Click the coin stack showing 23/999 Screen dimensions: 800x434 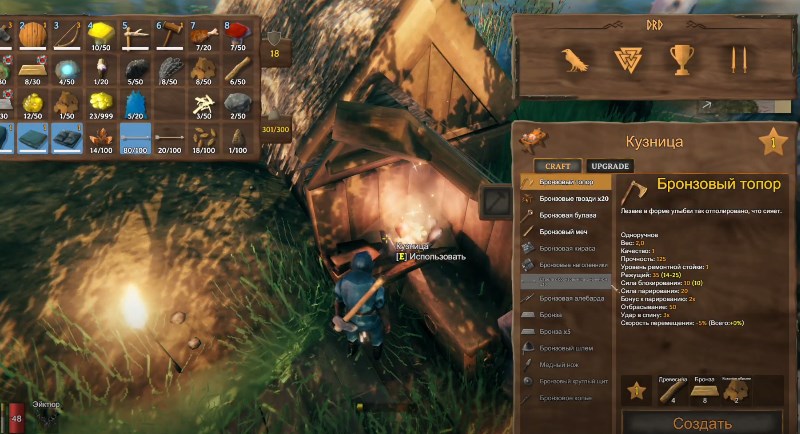tap(101, 103)
